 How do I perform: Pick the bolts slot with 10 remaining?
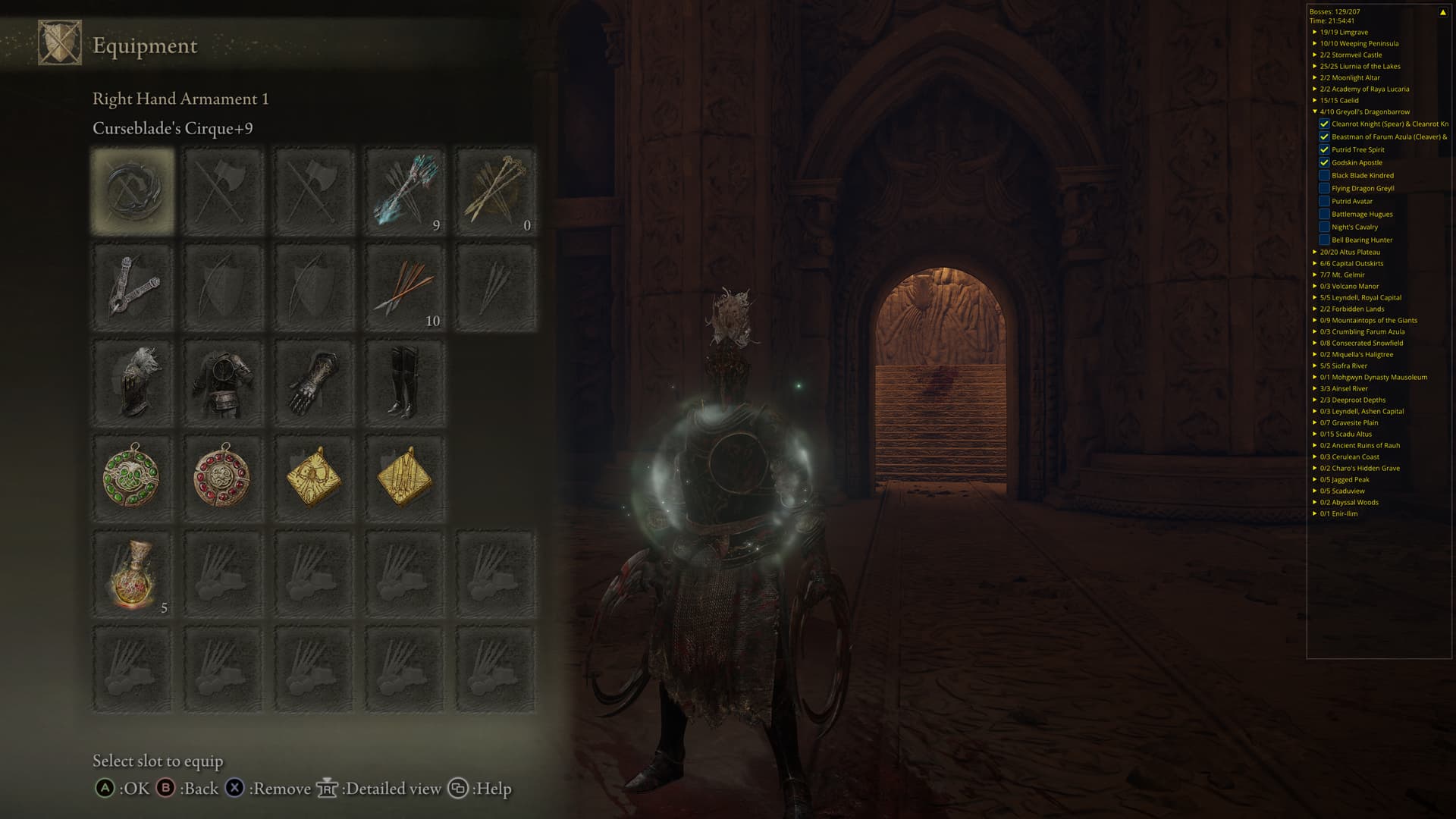(404, 287)
